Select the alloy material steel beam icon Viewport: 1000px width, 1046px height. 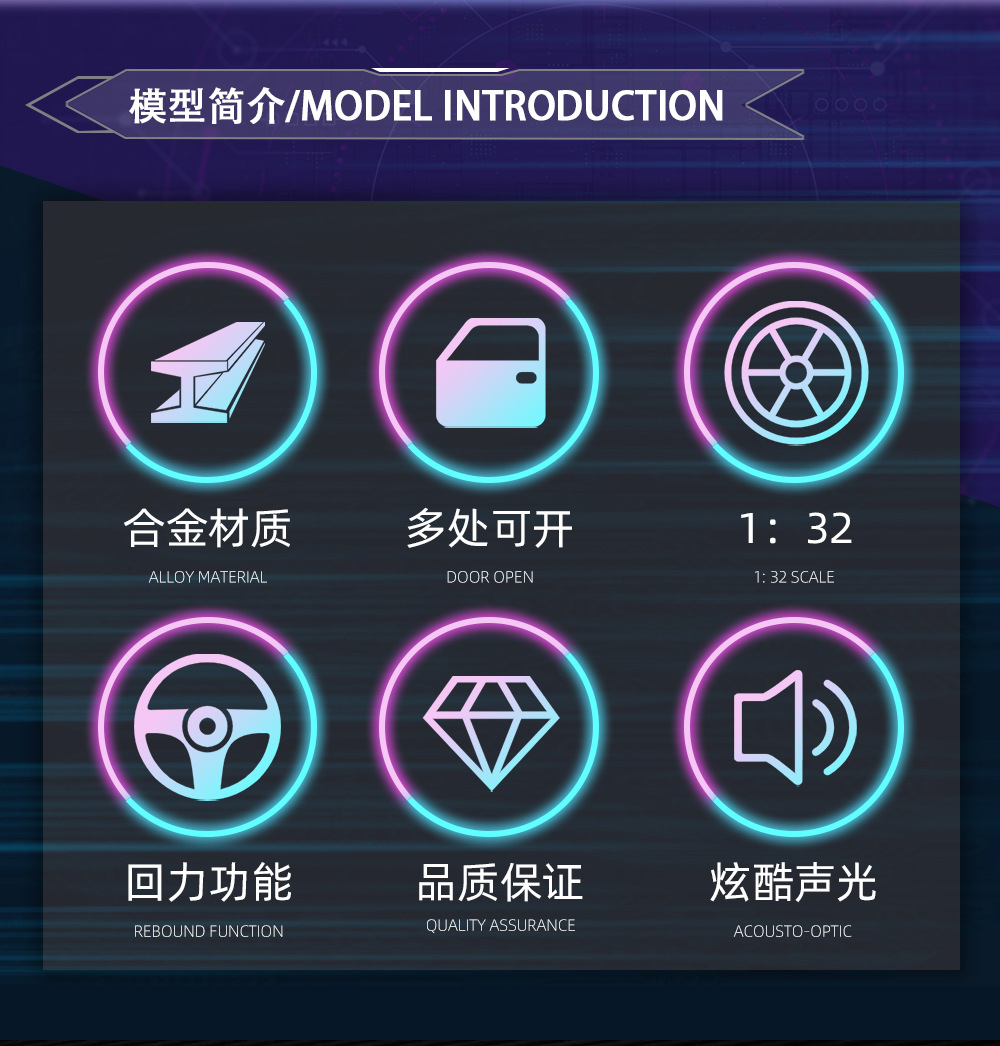coord(207,372)
